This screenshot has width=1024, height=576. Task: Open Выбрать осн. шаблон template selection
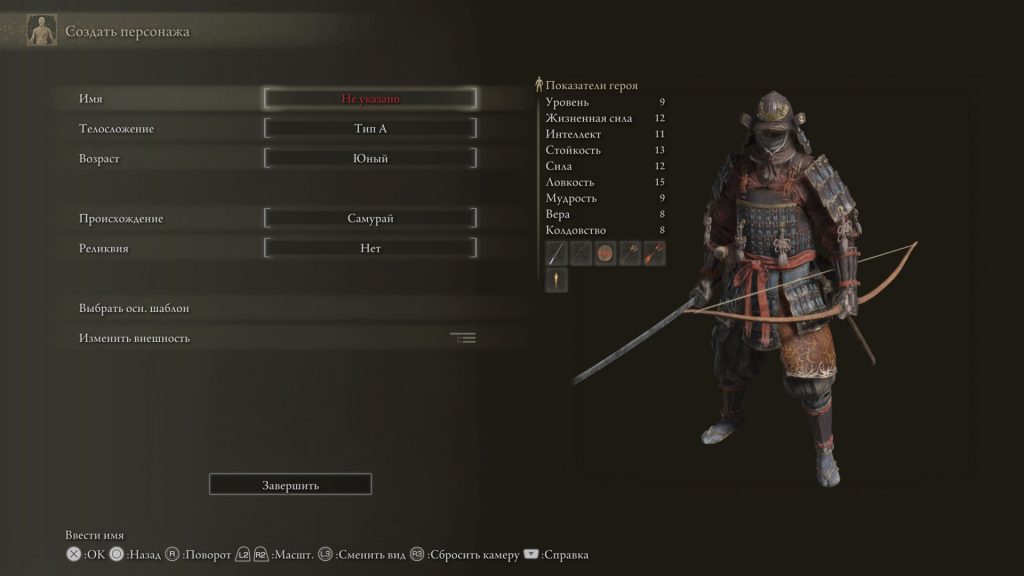pyautogui.click(x=134, y=308)
